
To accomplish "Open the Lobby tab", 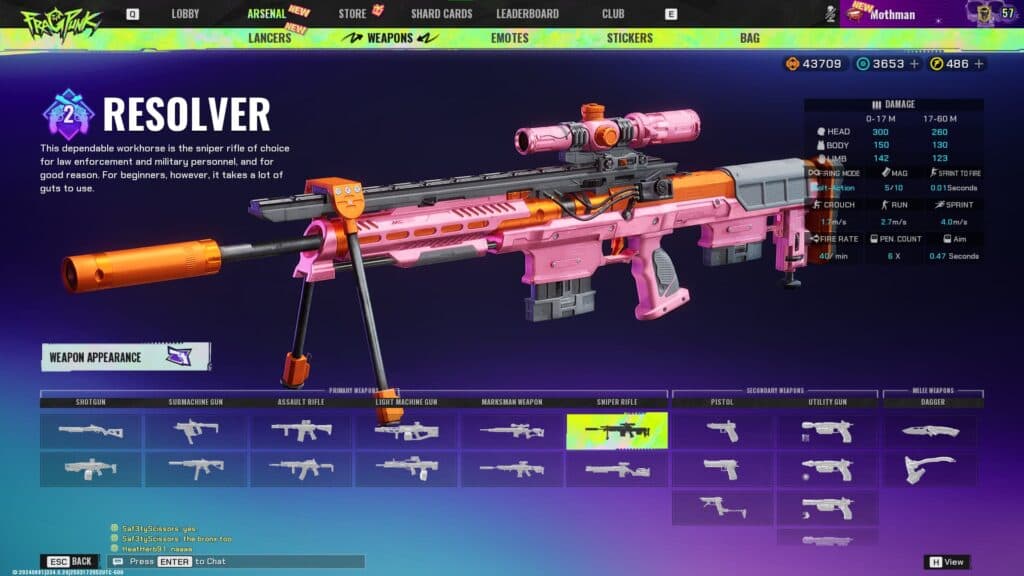I will 185,14.
